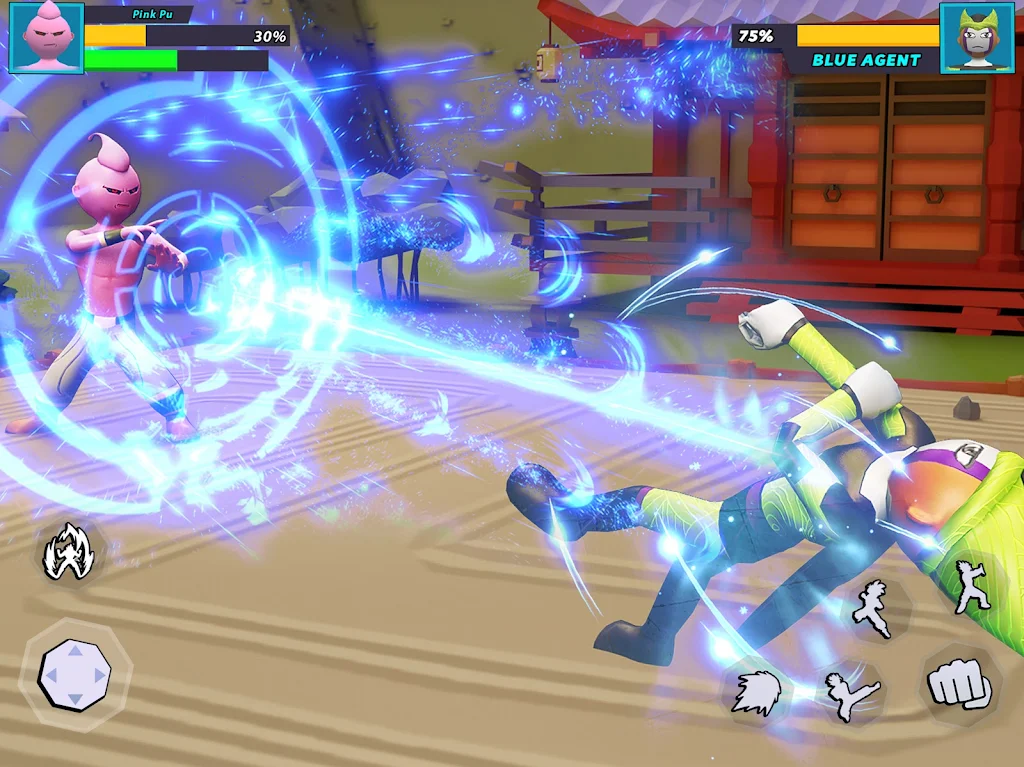Screen dimensions: 1024x767
Task: Tap the fist punch attack button
Action: click(958, 685)
